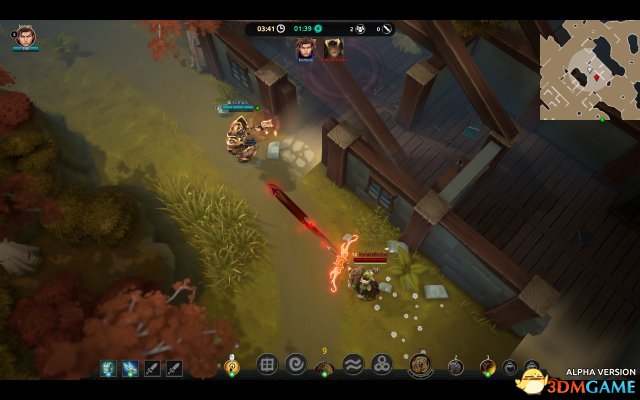This screenshot has height=400, width=640.
Task: Activate the grid-pattern ability icon
Action: point(267,365)
